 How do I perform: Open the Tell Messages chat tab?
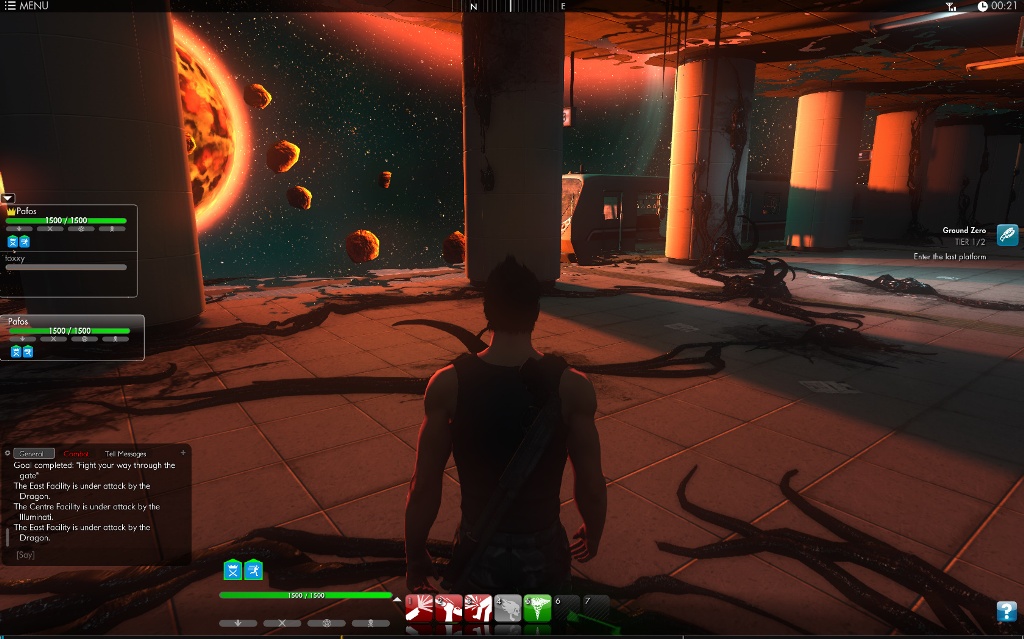(125, 454)
